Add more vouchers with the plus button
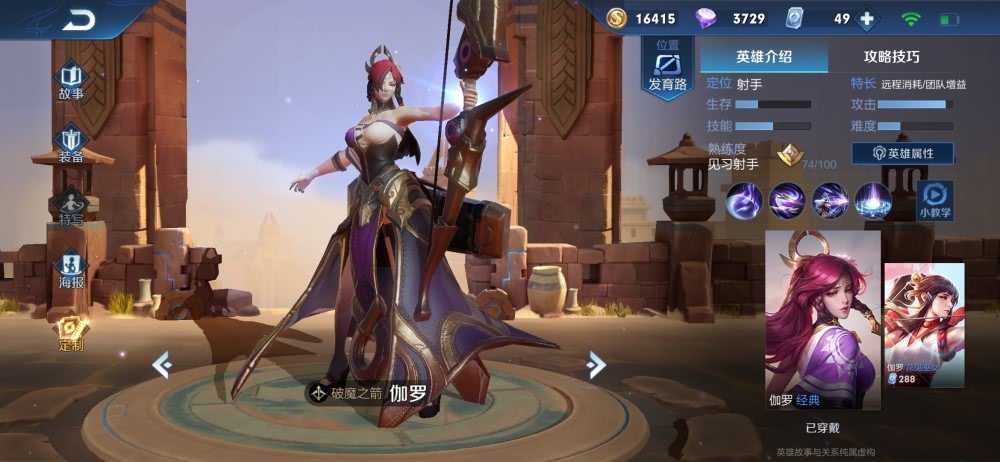 [867, 19]
